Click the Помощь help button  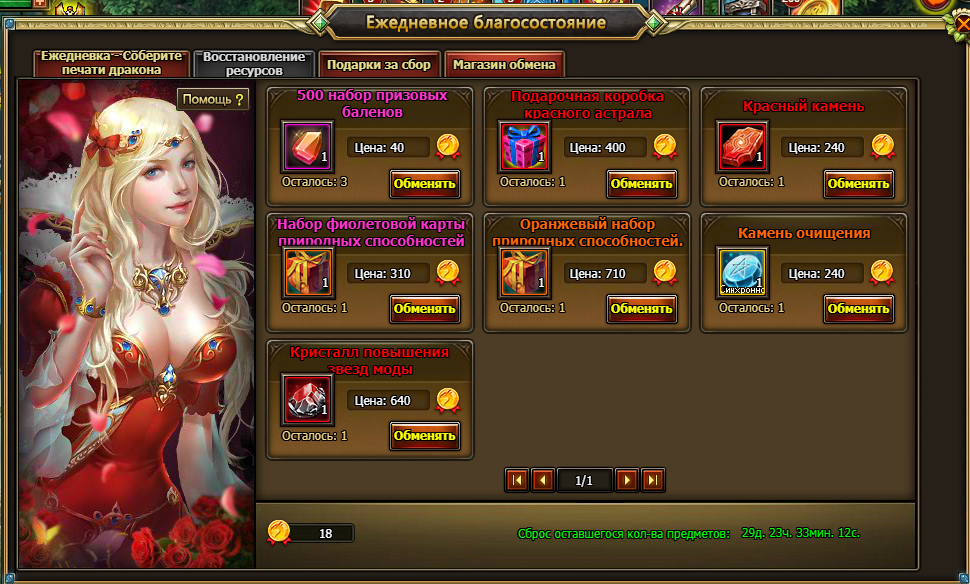coord(212,99)
